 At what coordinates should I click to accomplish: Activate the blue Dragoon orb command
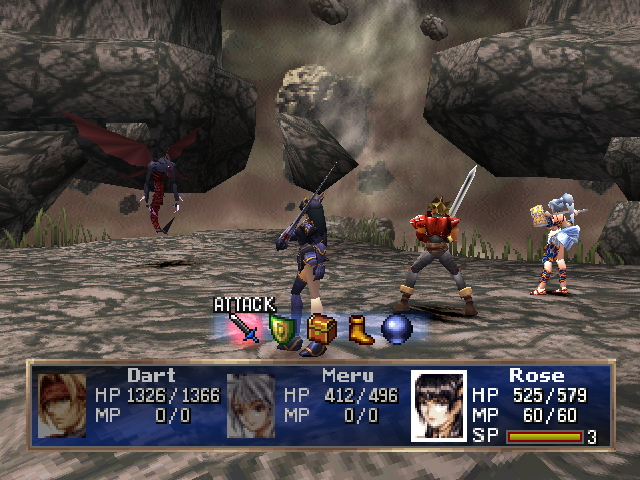point(397,330)
